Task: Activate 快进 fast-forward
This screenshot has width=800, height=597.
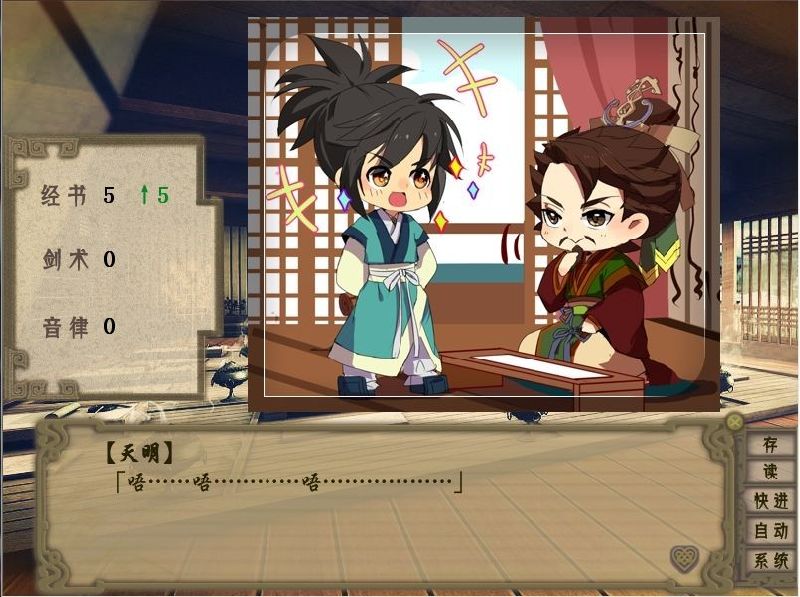Action: [770, 501]
